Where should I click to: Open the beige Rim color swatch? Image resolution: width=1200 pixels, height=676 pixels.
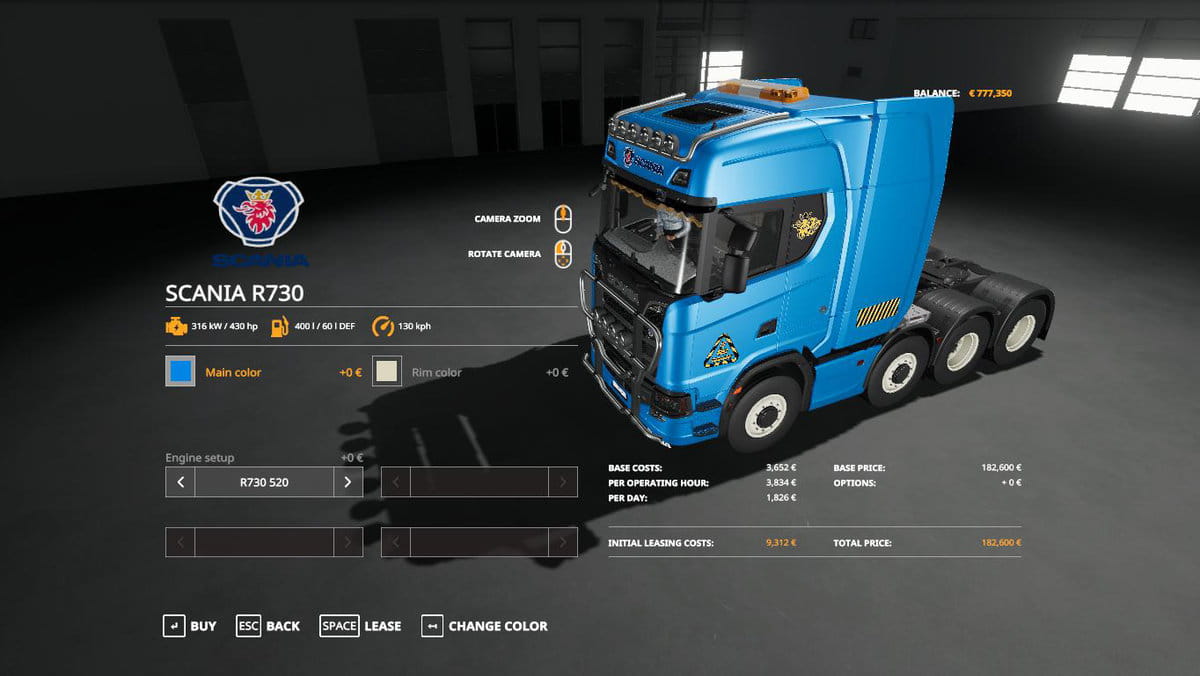(387, 372)
